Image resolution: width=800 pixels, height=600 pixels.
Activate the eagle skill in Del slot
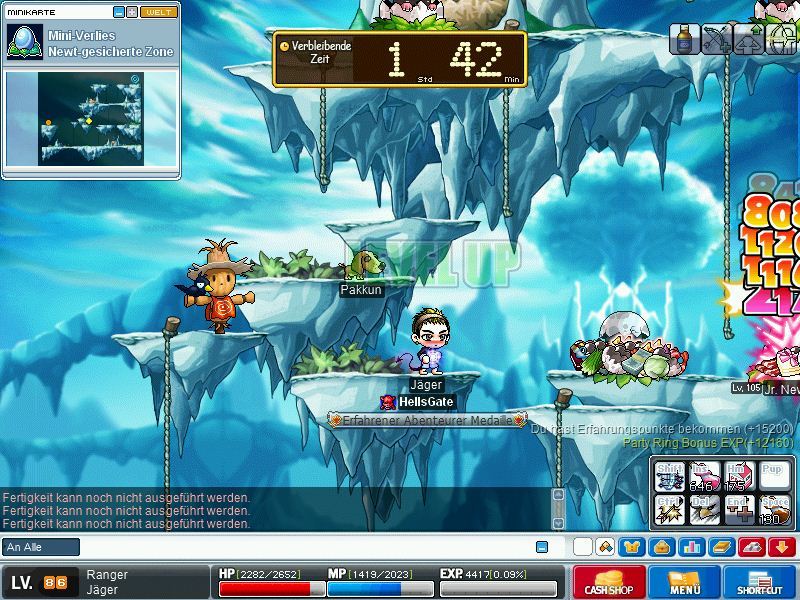[x=705, y=509]
